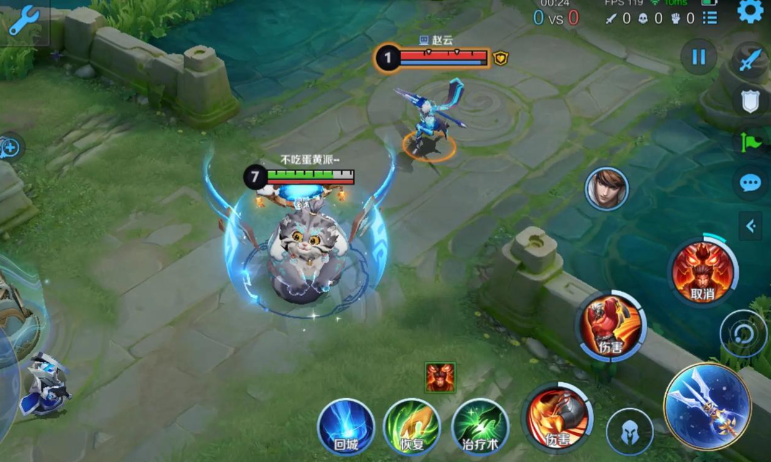The width and height of the screenshot is (771, 462).
Task: Use the 恢复 restore ability
Action: point(412,426)
